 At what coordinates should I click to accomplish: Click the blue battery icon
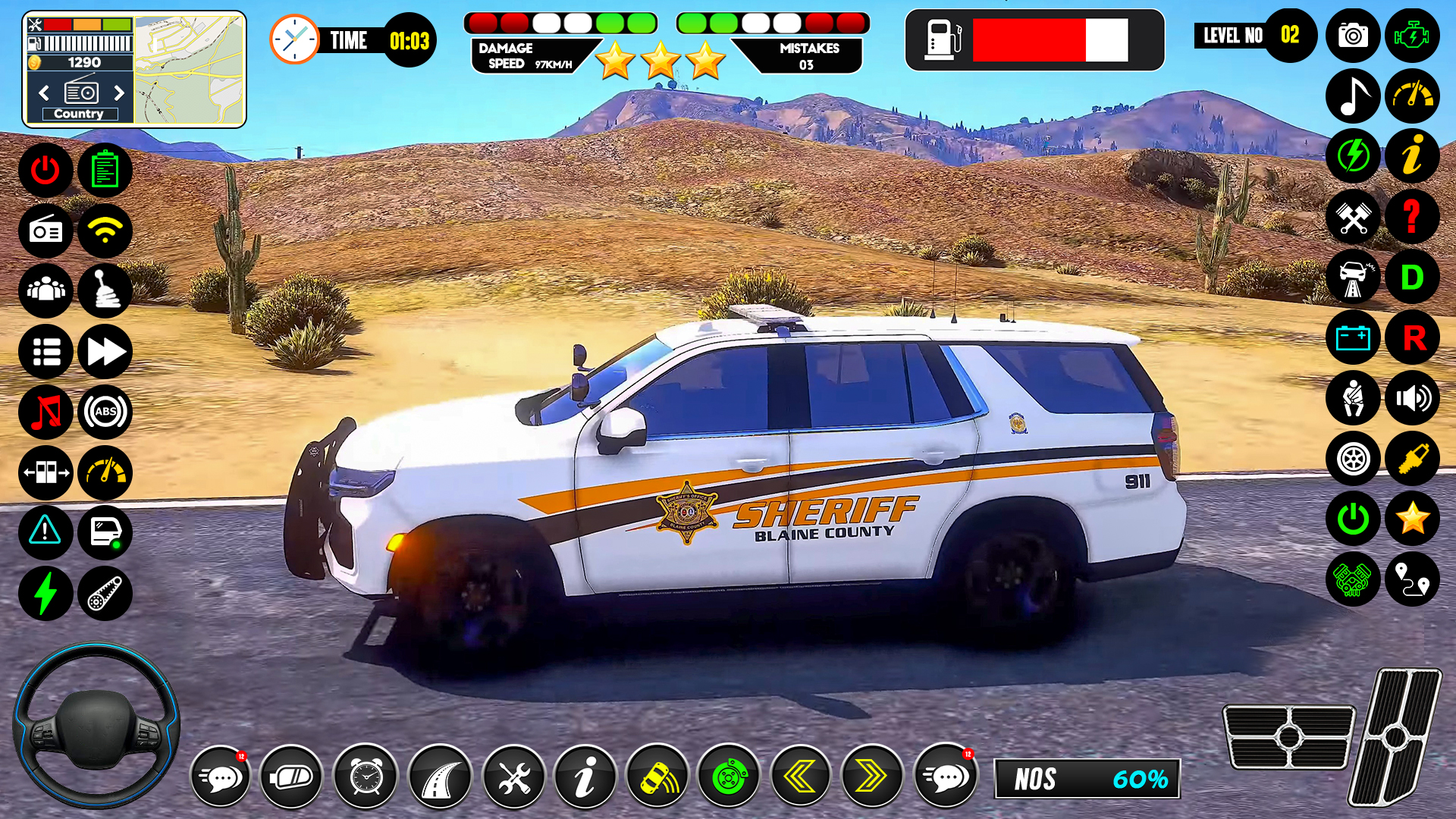1353,338
